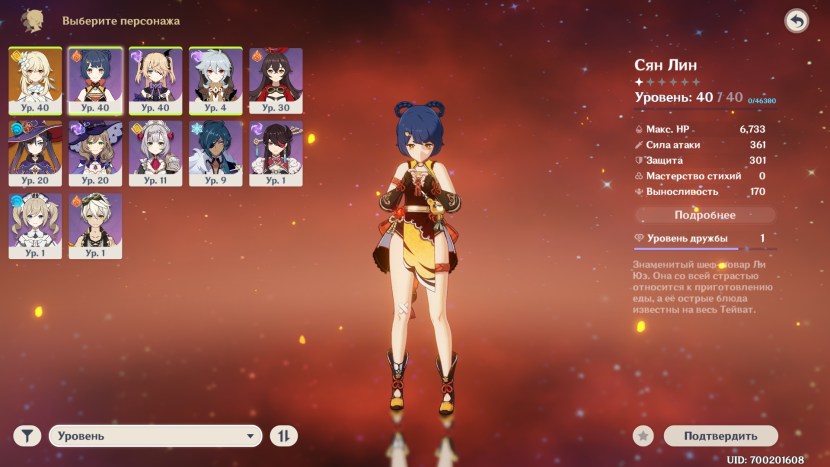Pick Fischl with the eyepatch, level 40
This screenshot has height=467, width=830.
[x=155, y=78]
